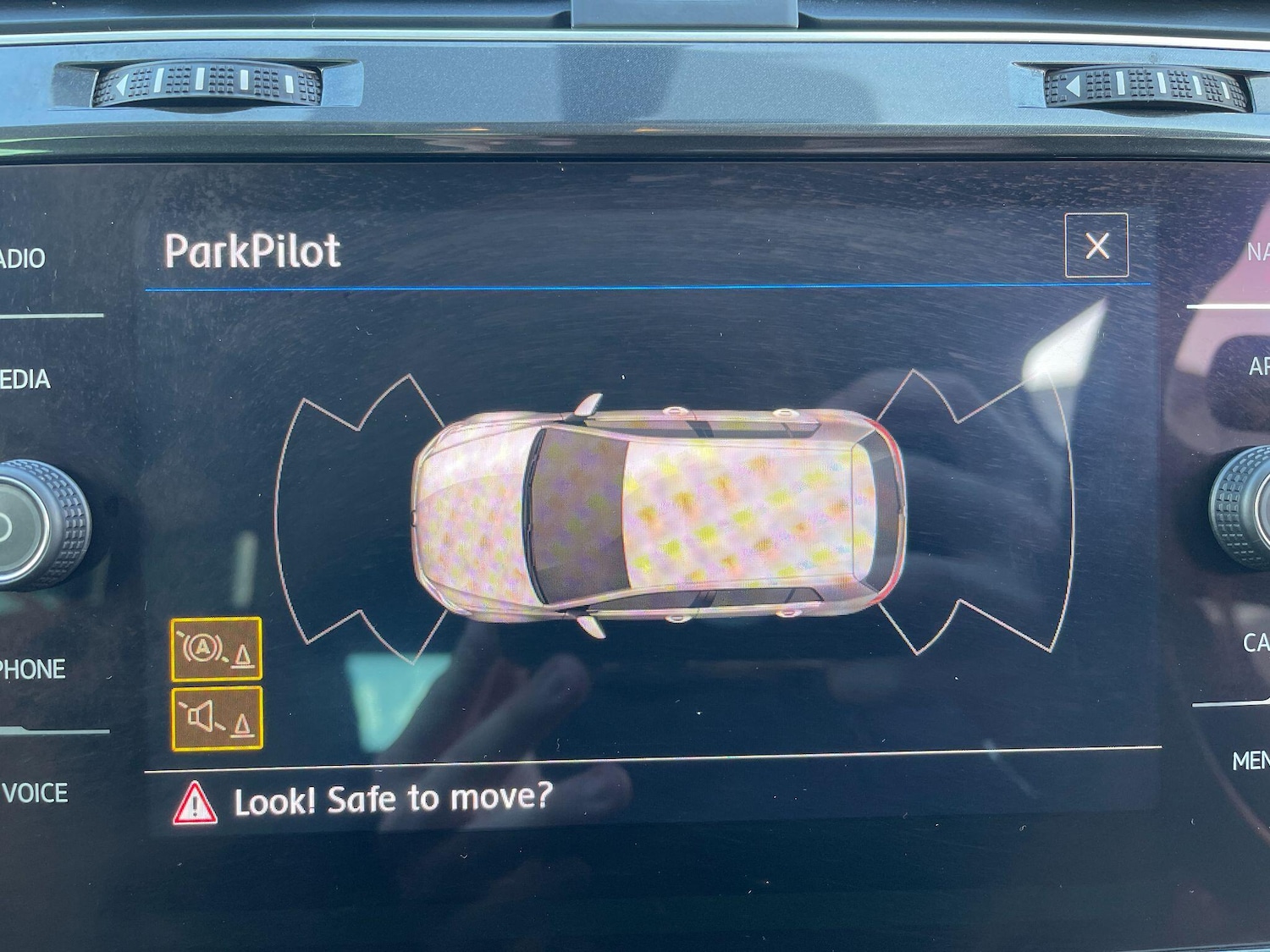Close ParkPilot with the X button

pos(1098,247)
